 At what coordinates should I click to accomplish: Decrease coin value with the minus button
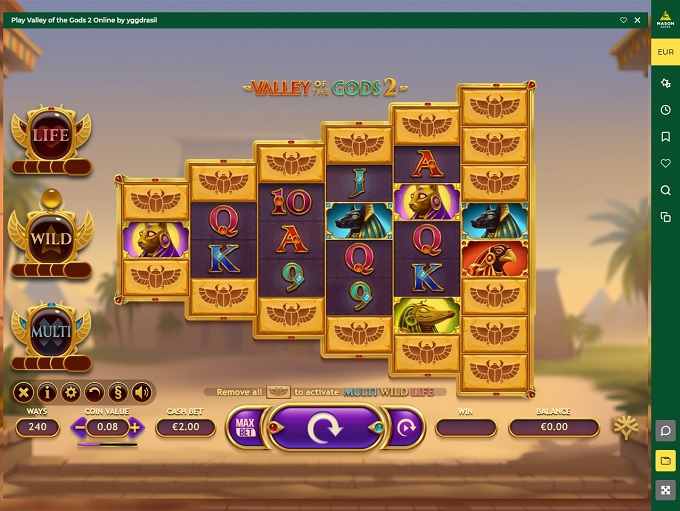click(80, 428)
